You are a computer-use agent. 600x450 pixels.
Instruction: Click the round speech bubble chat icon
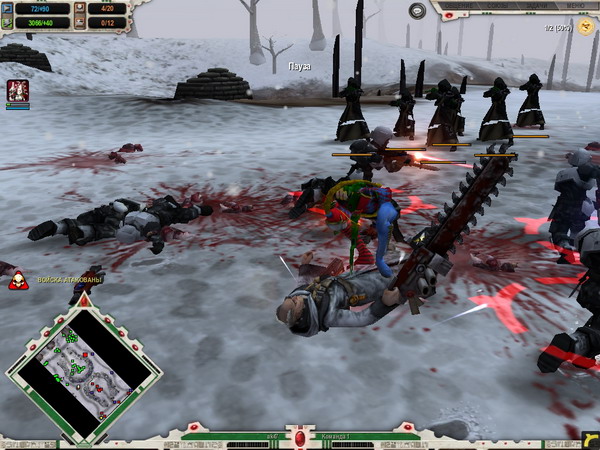pos(417,11)
